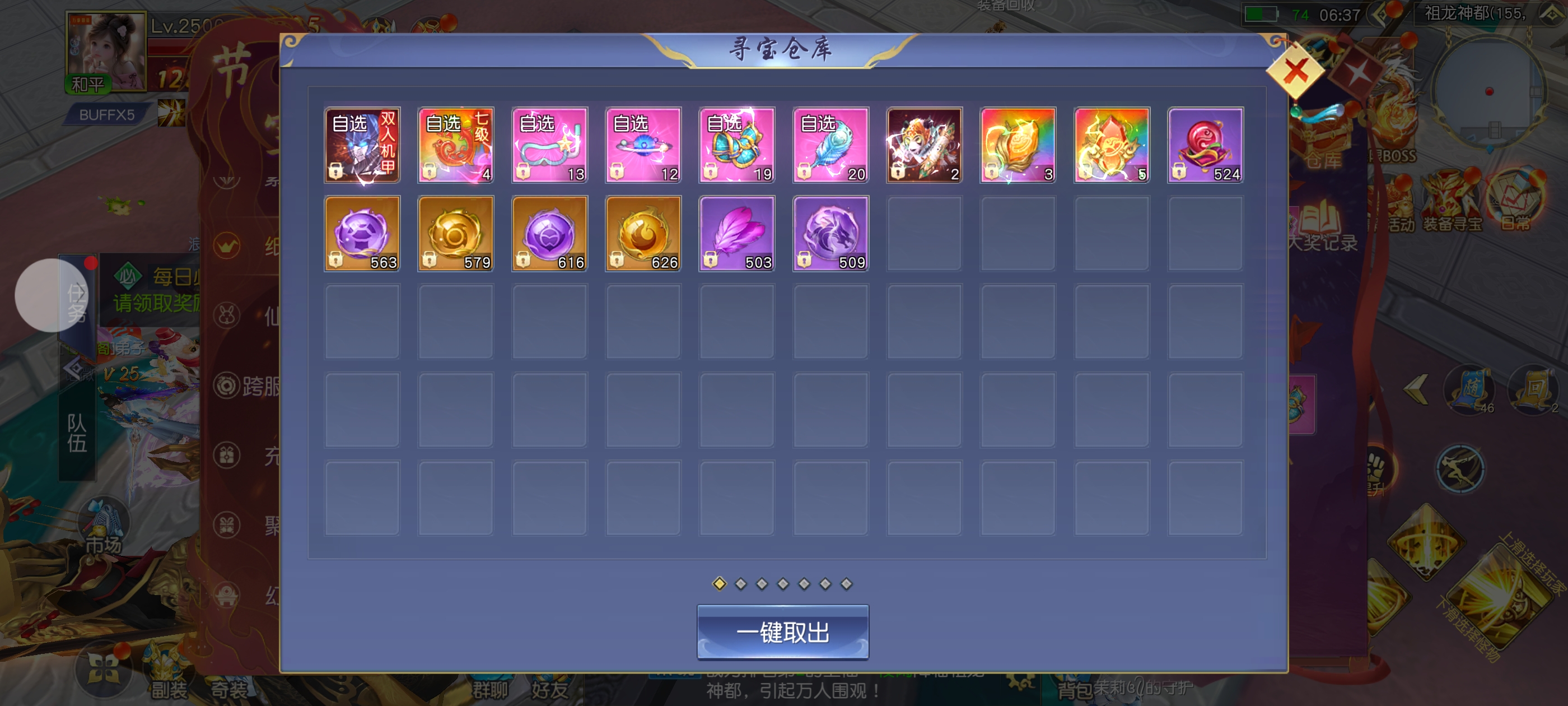Select the blue feather item with 20
Viewport: 1568px width, 706px height.
831,146
